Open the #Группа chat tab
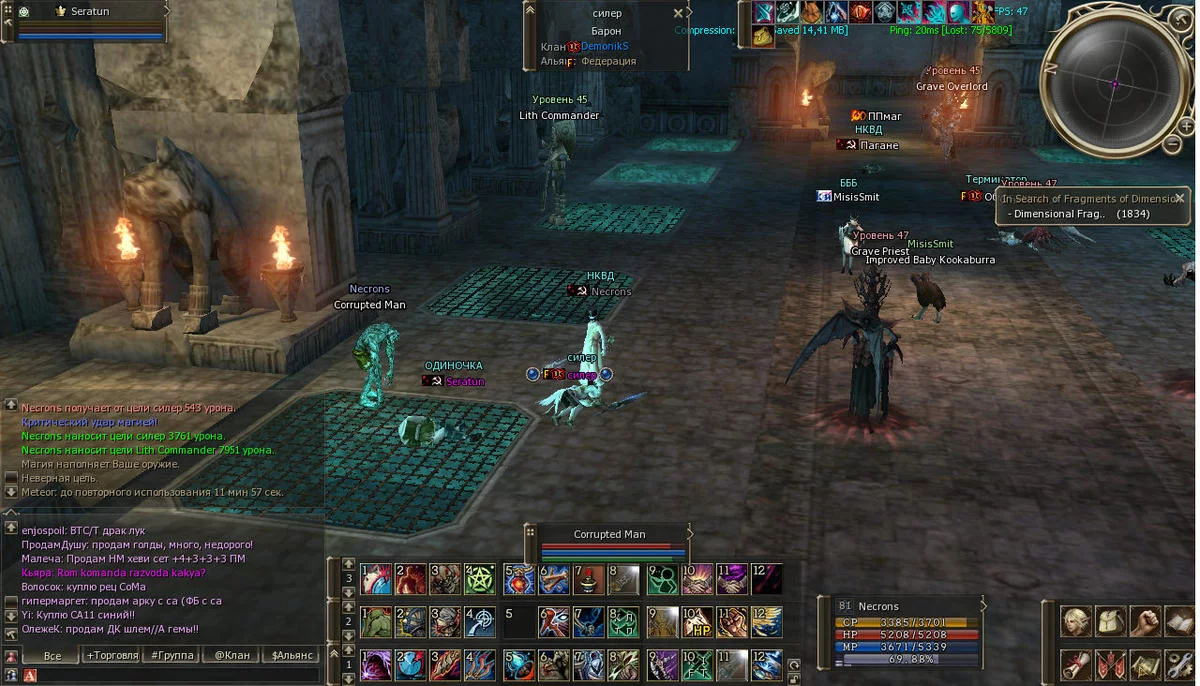 [x=170, y=655]
